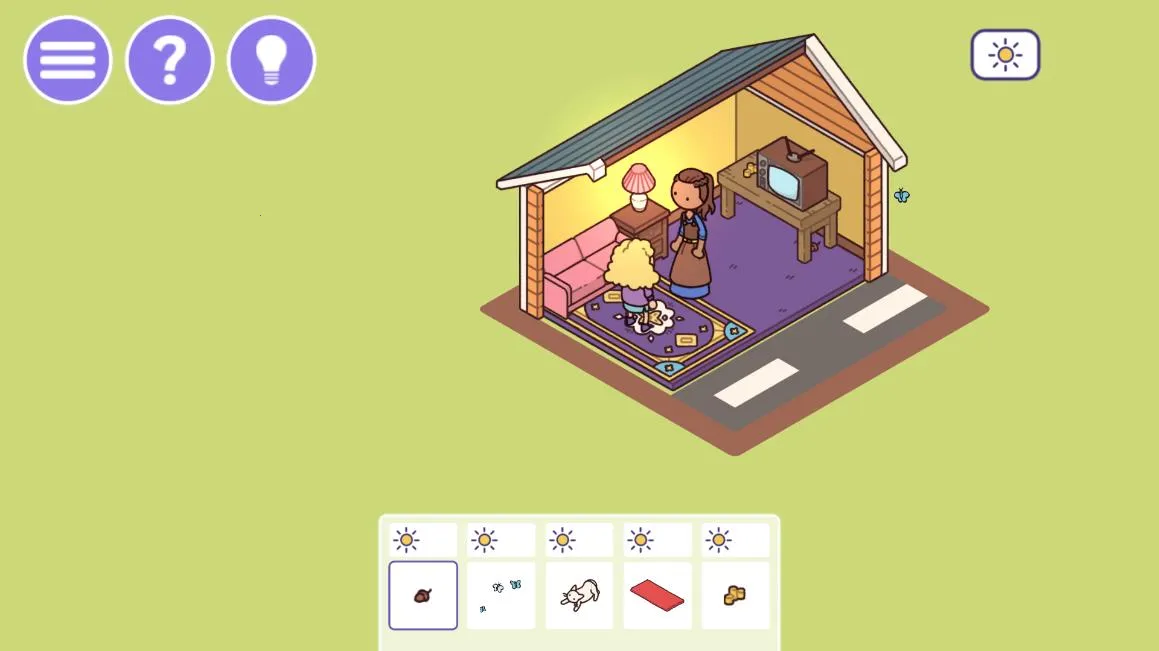The height and width of the screenshot is (651, 1159).
Task: Show a hint with the lightbulb button
Action: click(272, 60)
